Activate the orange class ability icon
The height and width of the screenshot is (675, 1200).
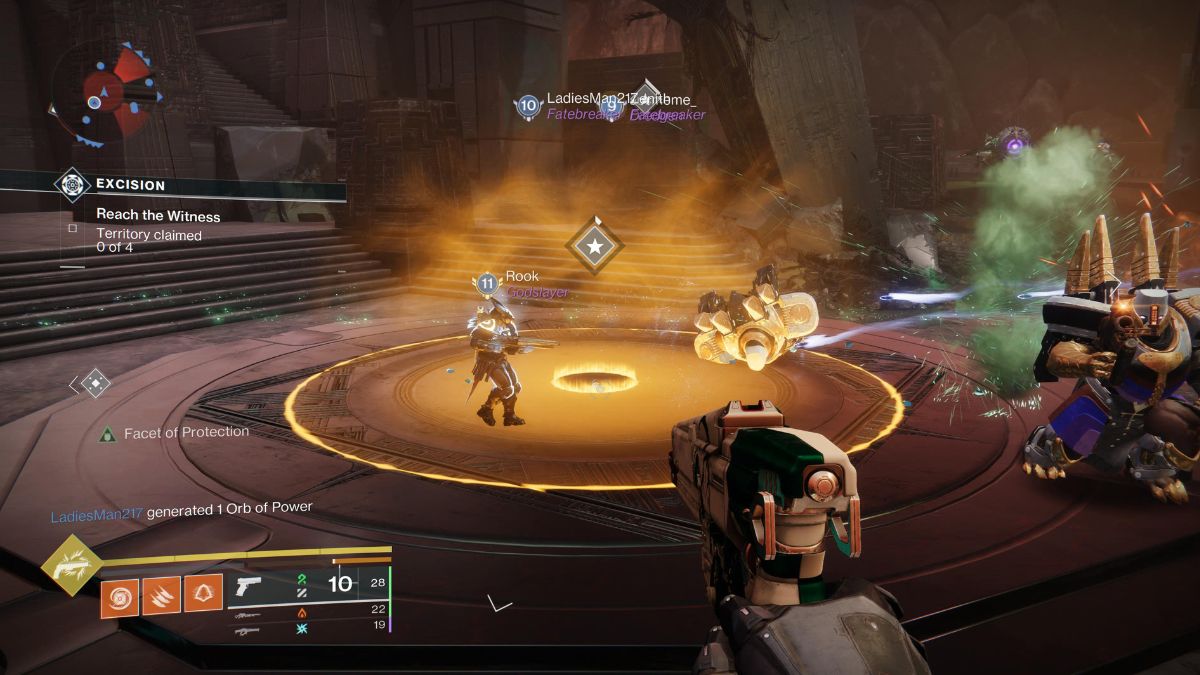(204, 597)
